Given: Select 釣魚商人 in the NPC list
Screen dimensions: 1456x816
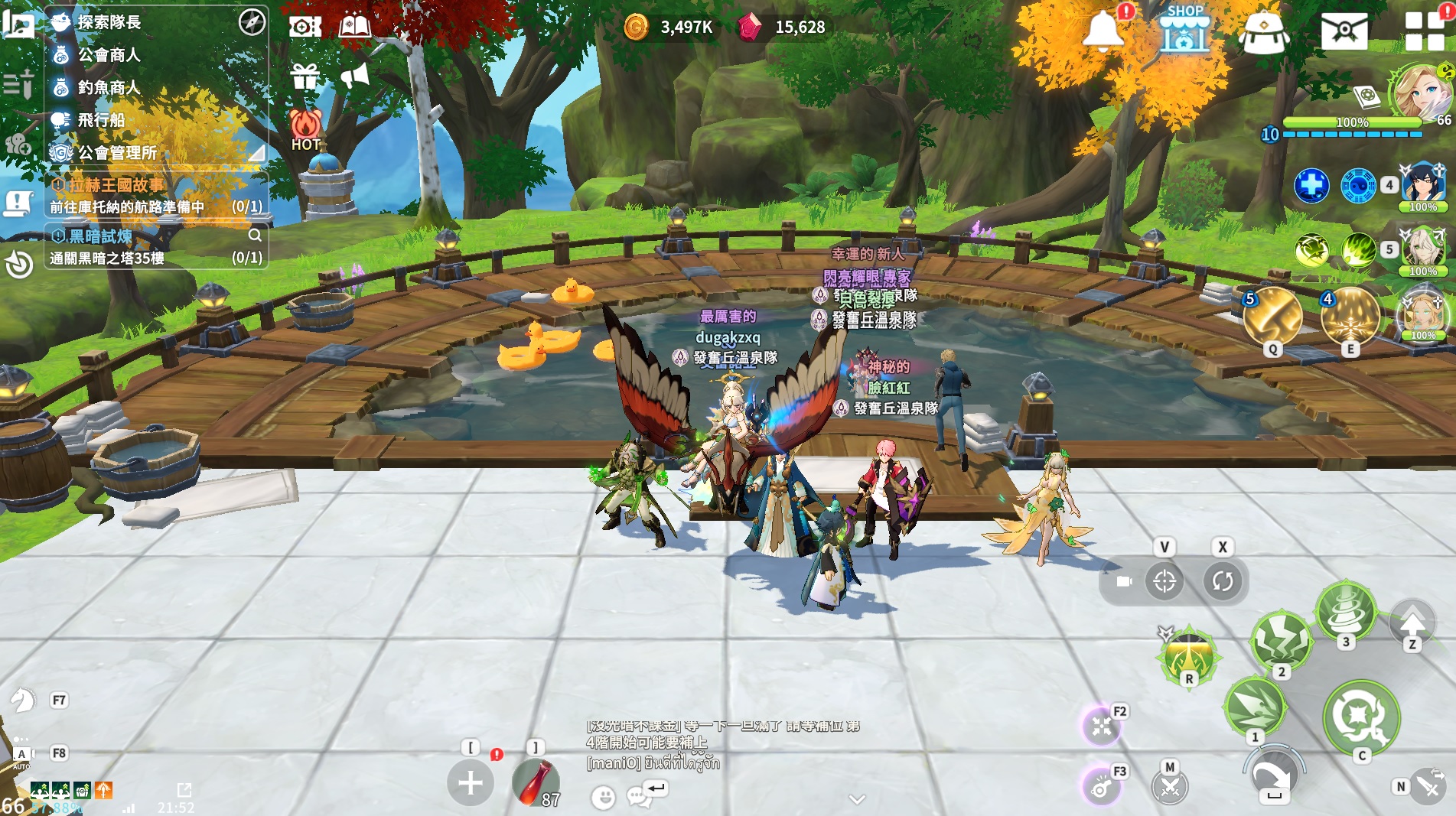Looking at the screenshot, I should 109,88.
